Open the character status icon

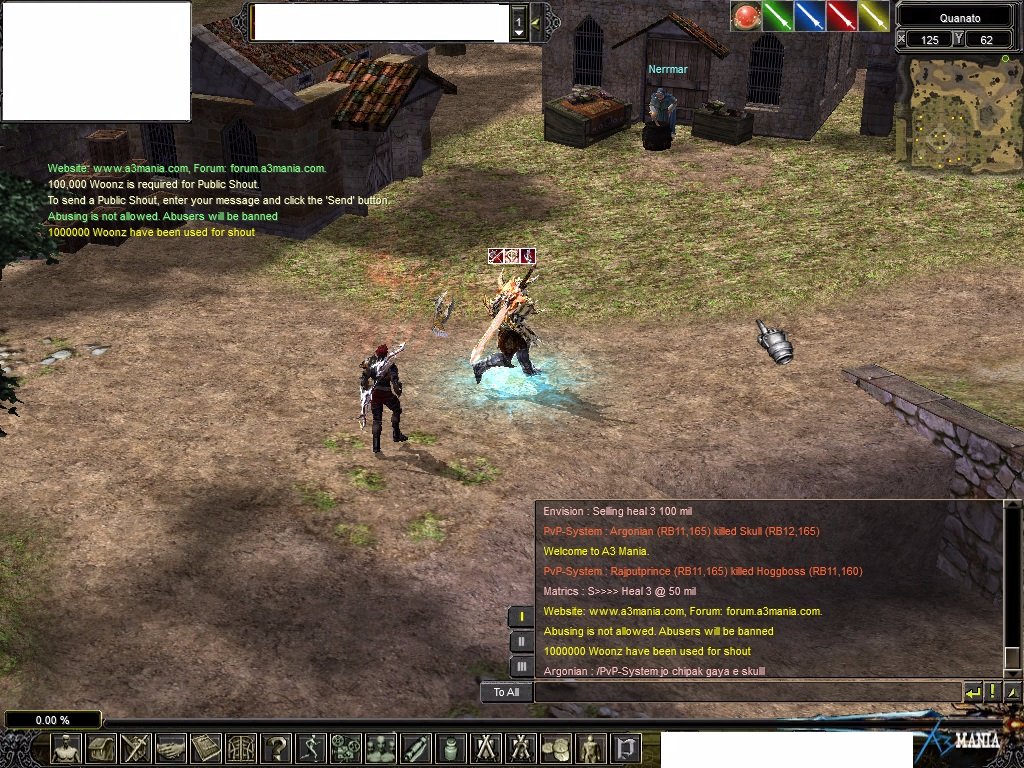point(67,748)
